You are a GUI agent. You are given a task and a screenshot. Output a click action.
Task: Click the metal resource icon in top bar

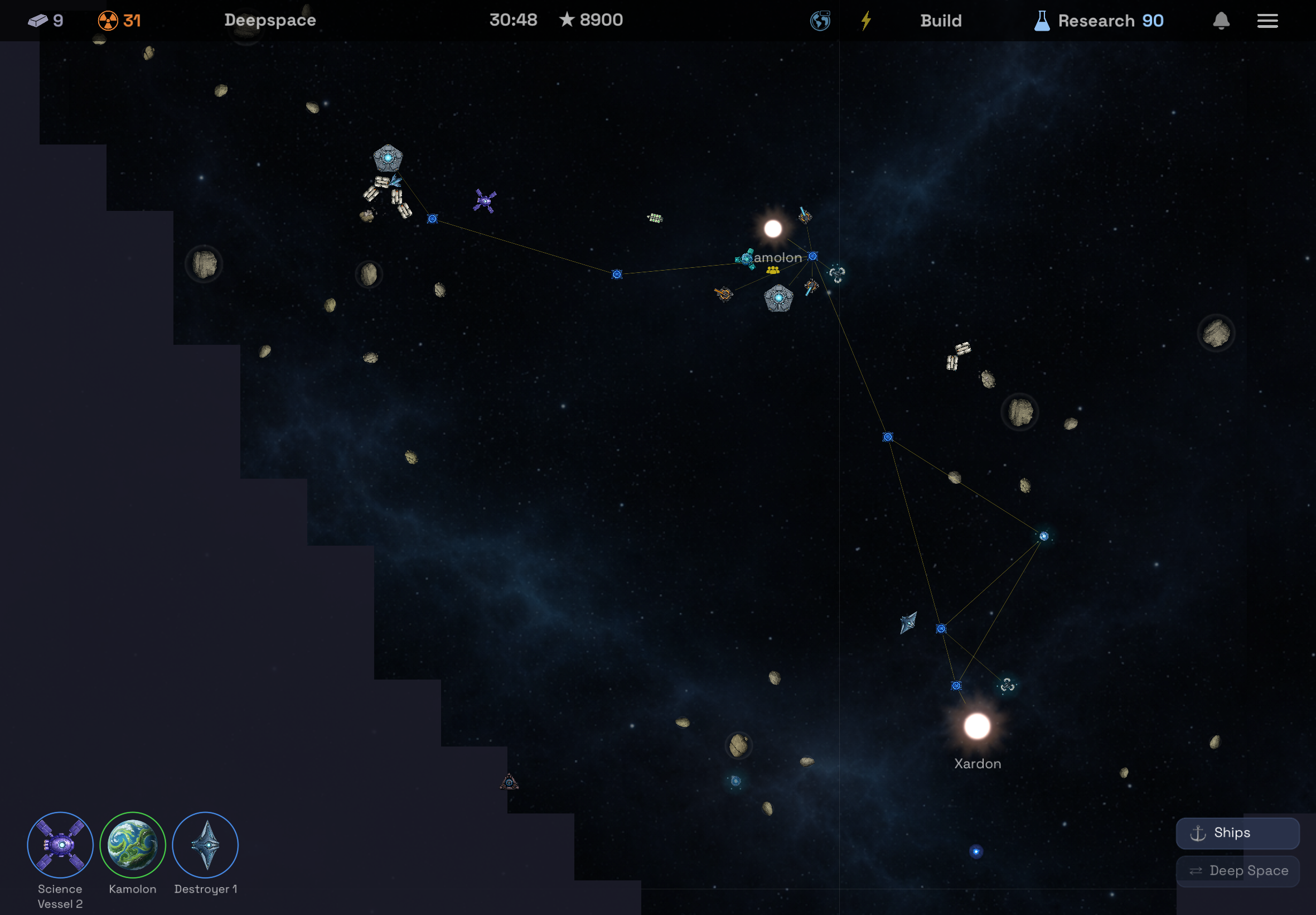tap(38, 20)
